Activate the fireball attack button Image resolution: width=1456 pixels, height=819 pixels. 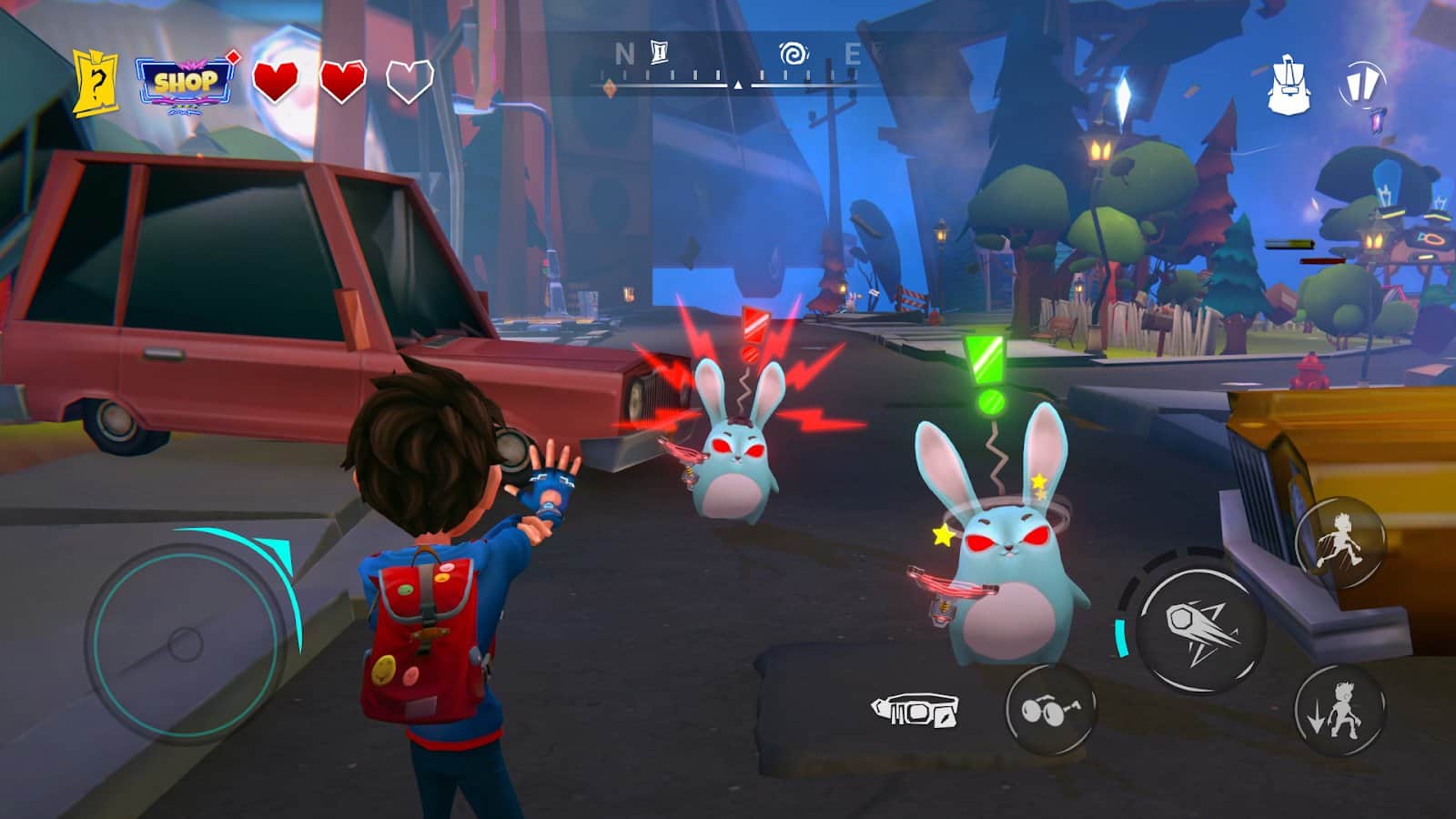click(1201, 629)
